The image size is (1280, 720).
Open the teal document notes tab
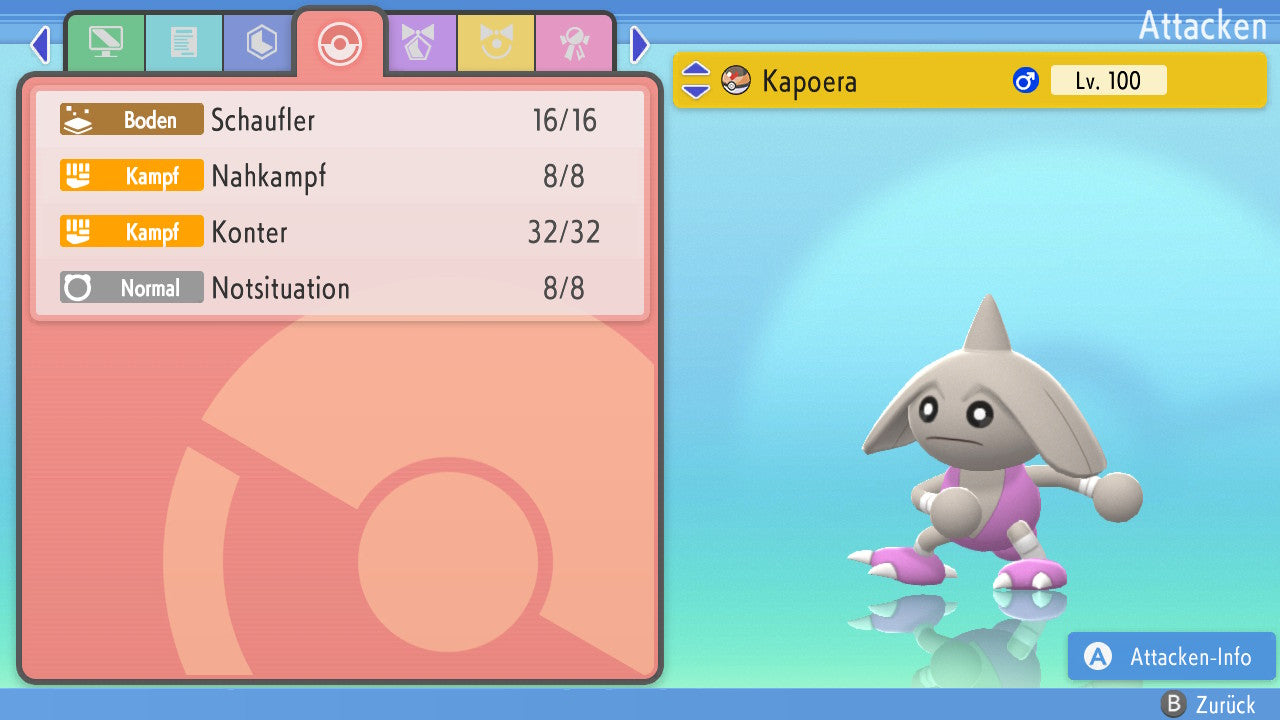[183, 42]
